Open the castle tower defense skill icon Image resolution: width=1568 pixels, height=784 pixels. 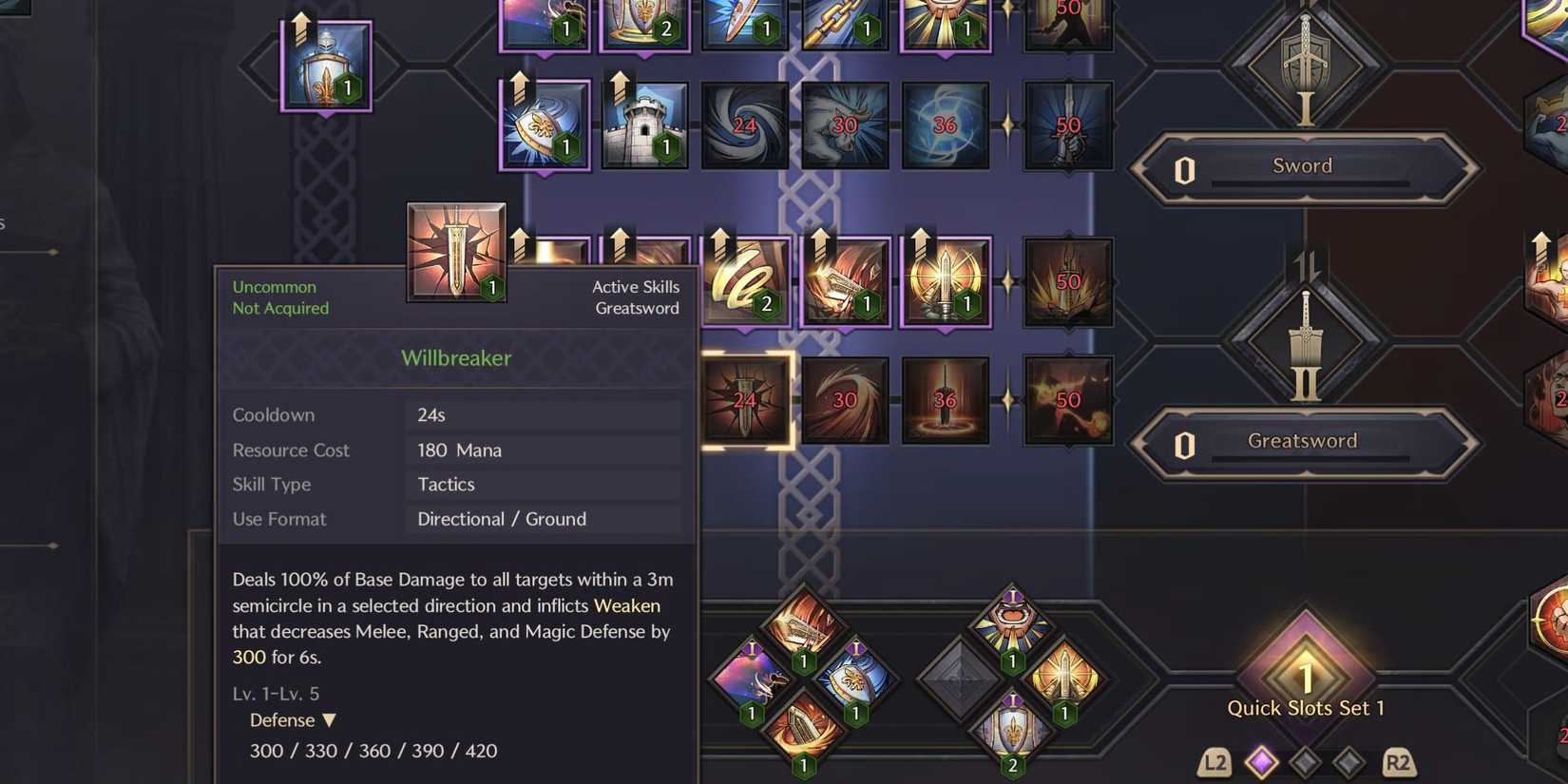[x=645, y=124]
